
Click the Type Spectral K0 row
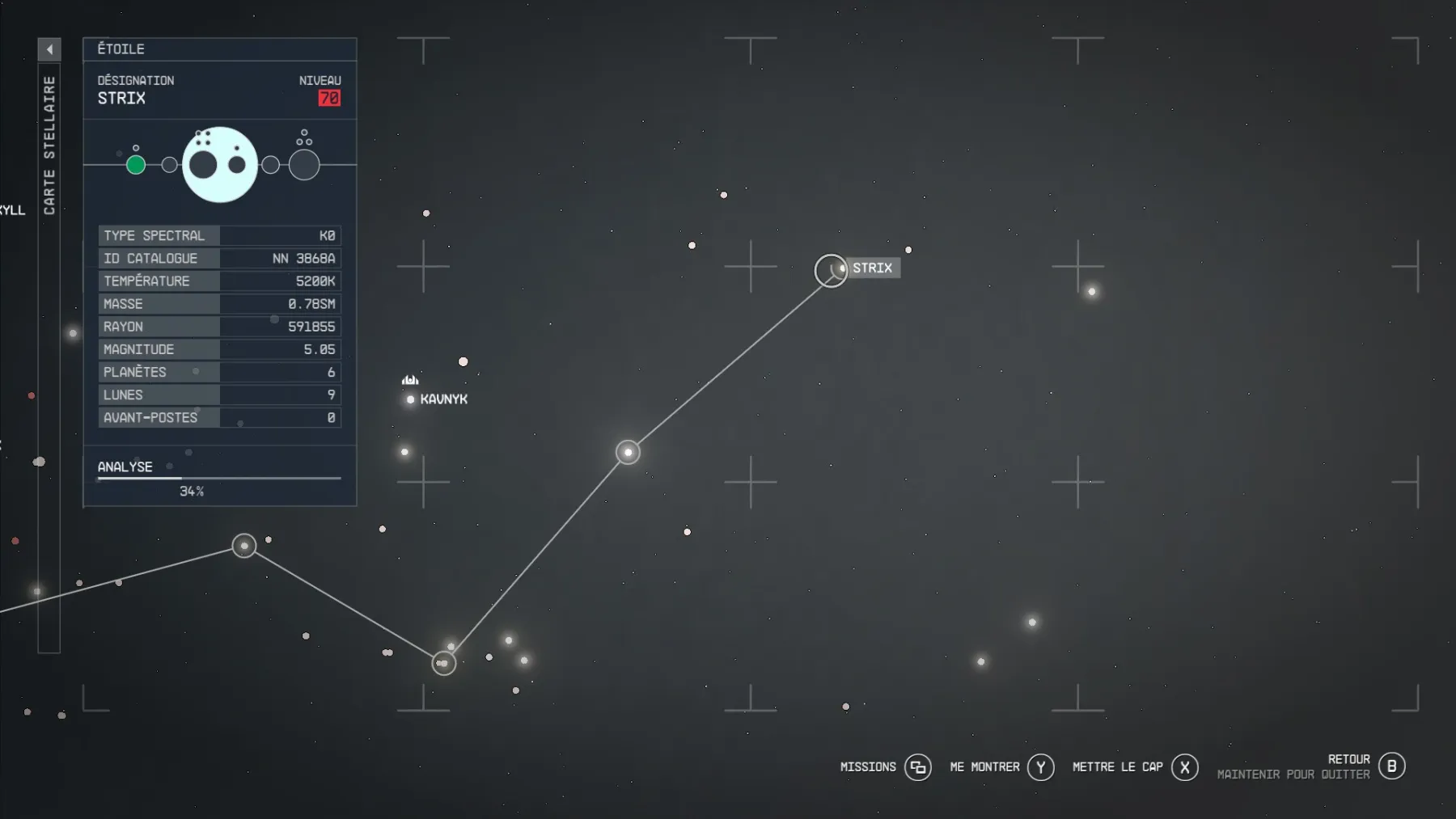point(218,236)
